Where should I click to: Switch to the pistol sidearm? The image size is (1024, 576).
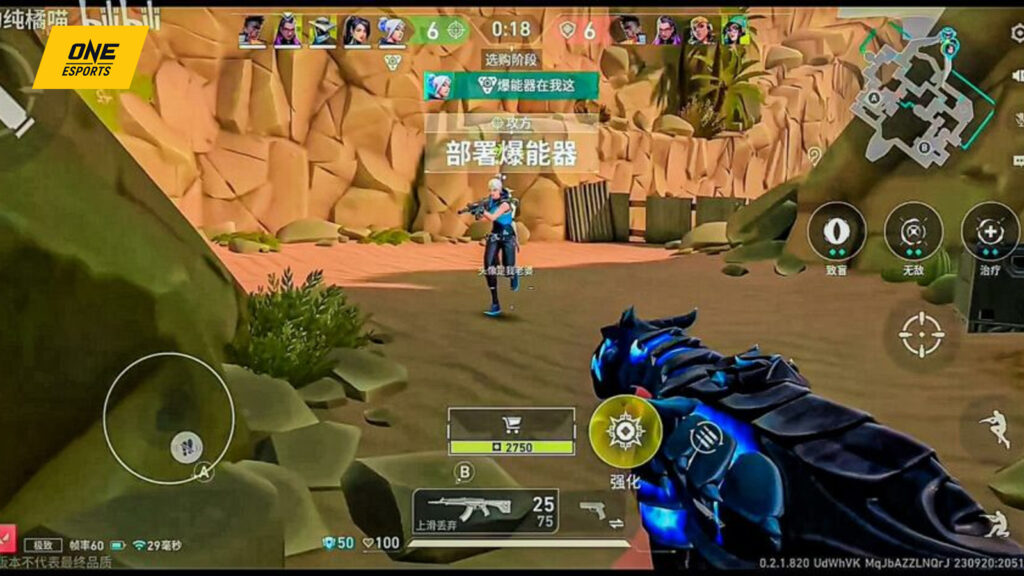pos(597,511)
